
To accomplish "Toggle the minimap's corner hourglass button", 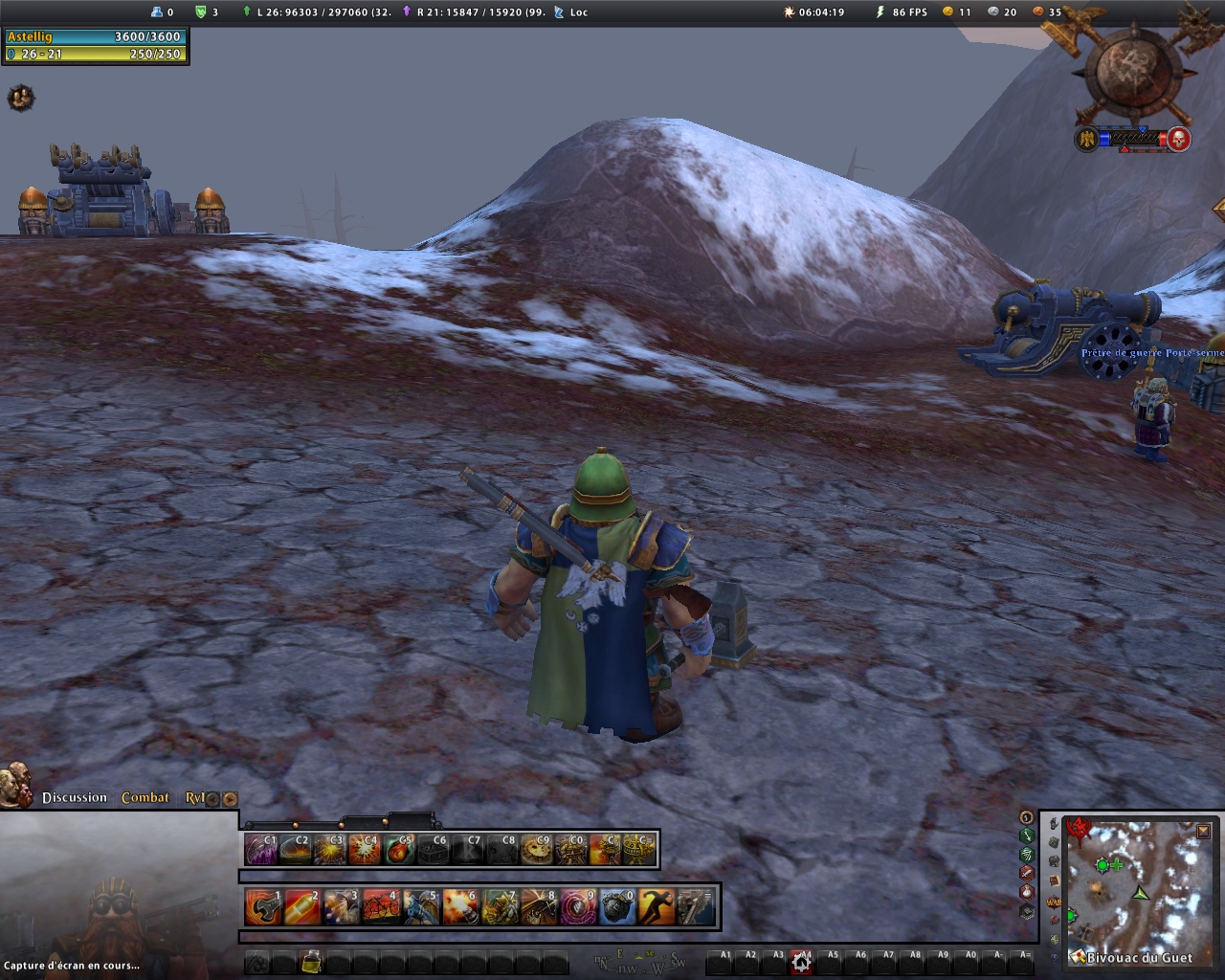I will click(1203, 832).
